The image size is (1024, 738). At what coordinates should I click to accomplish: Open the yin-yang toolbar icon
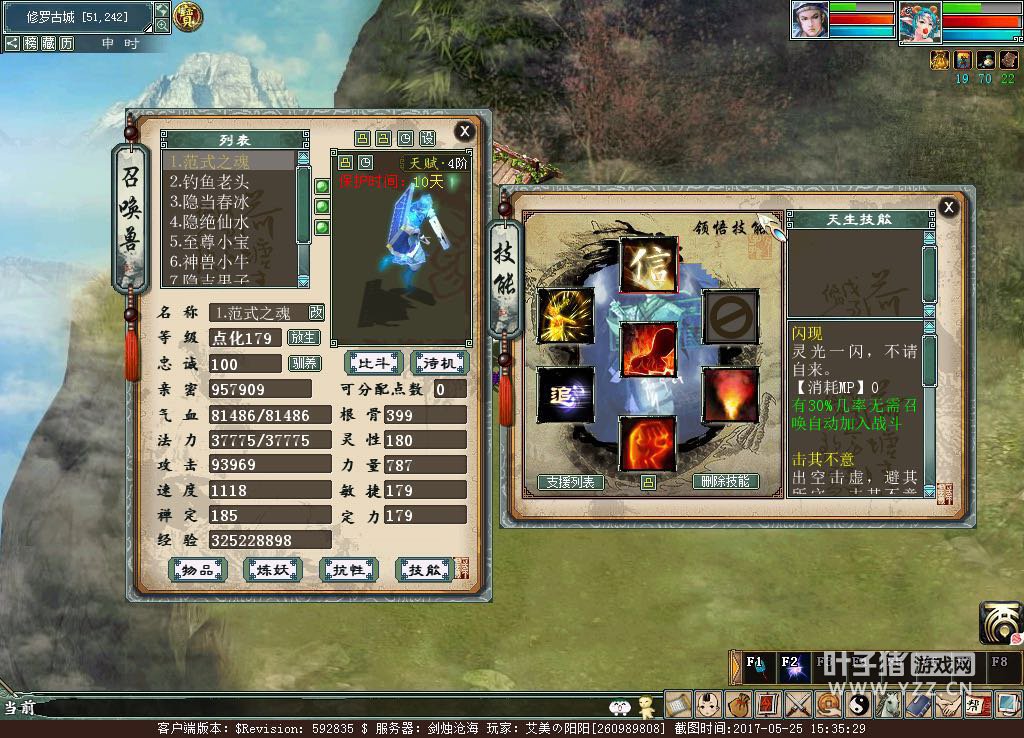tap(858, 704)
